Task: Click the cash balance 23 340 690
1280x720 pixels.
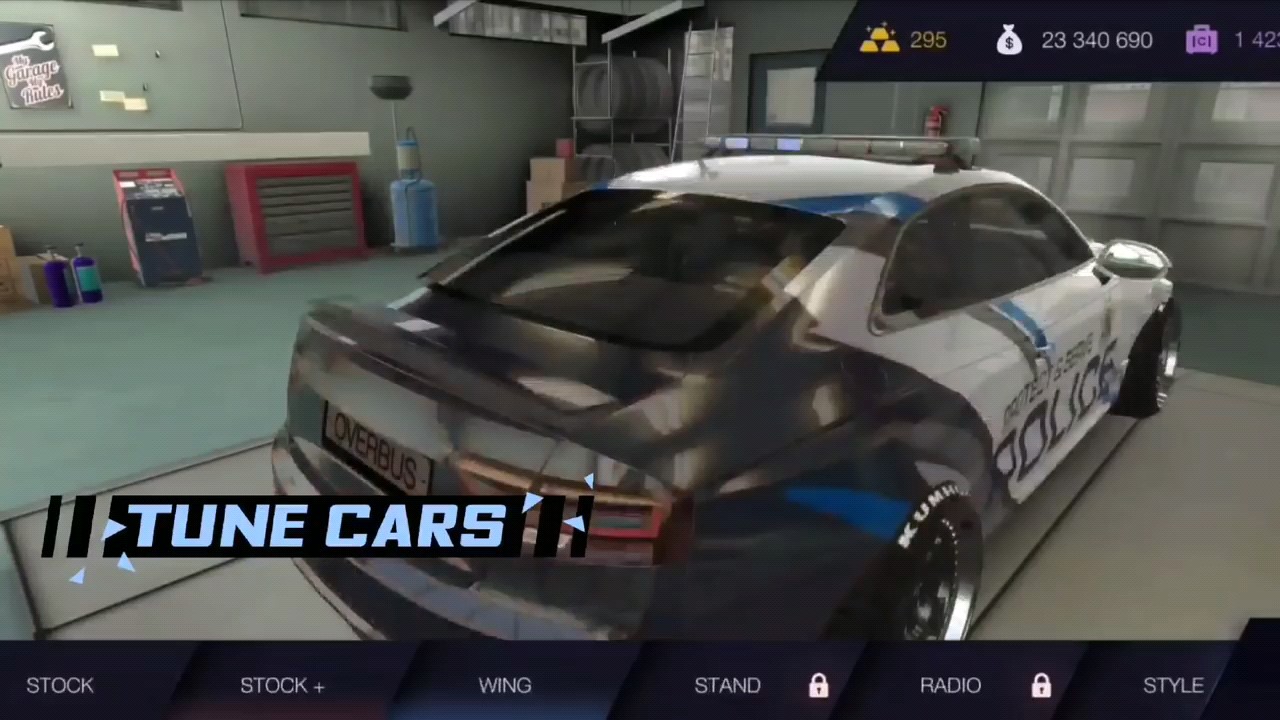Action: tap(1097, 40)
